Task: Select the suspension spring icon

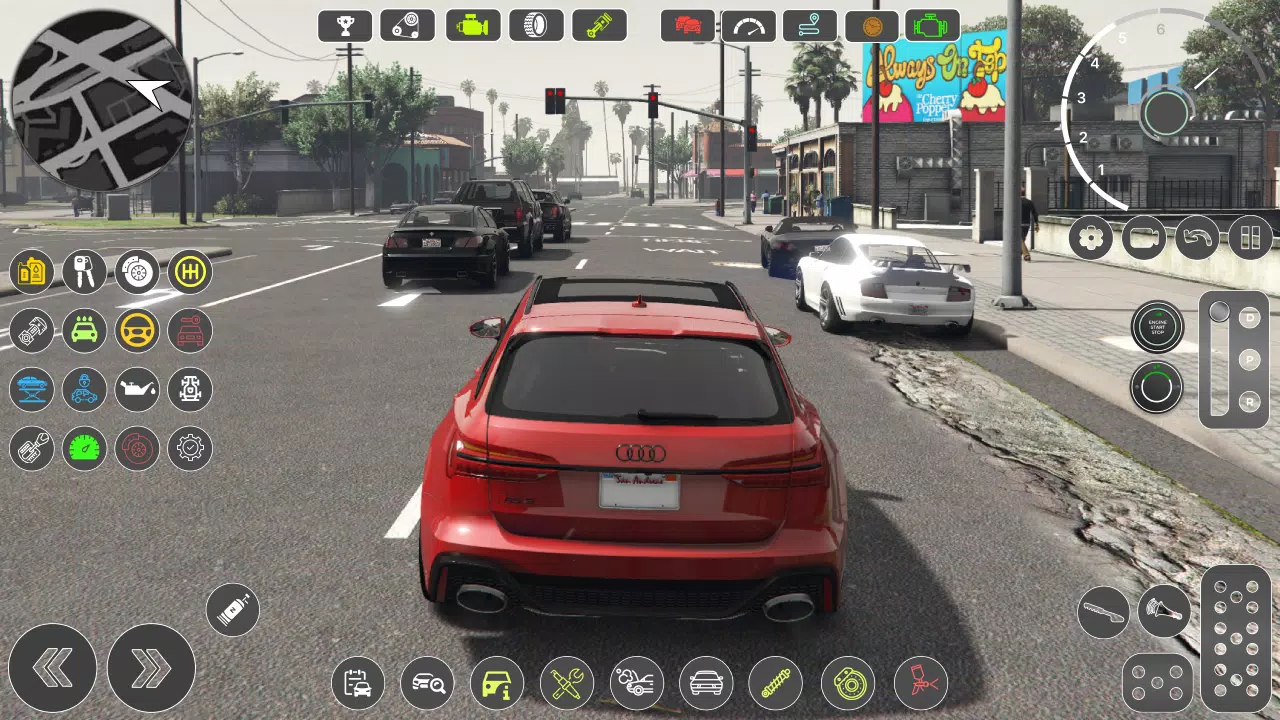Action: [776, 683]
